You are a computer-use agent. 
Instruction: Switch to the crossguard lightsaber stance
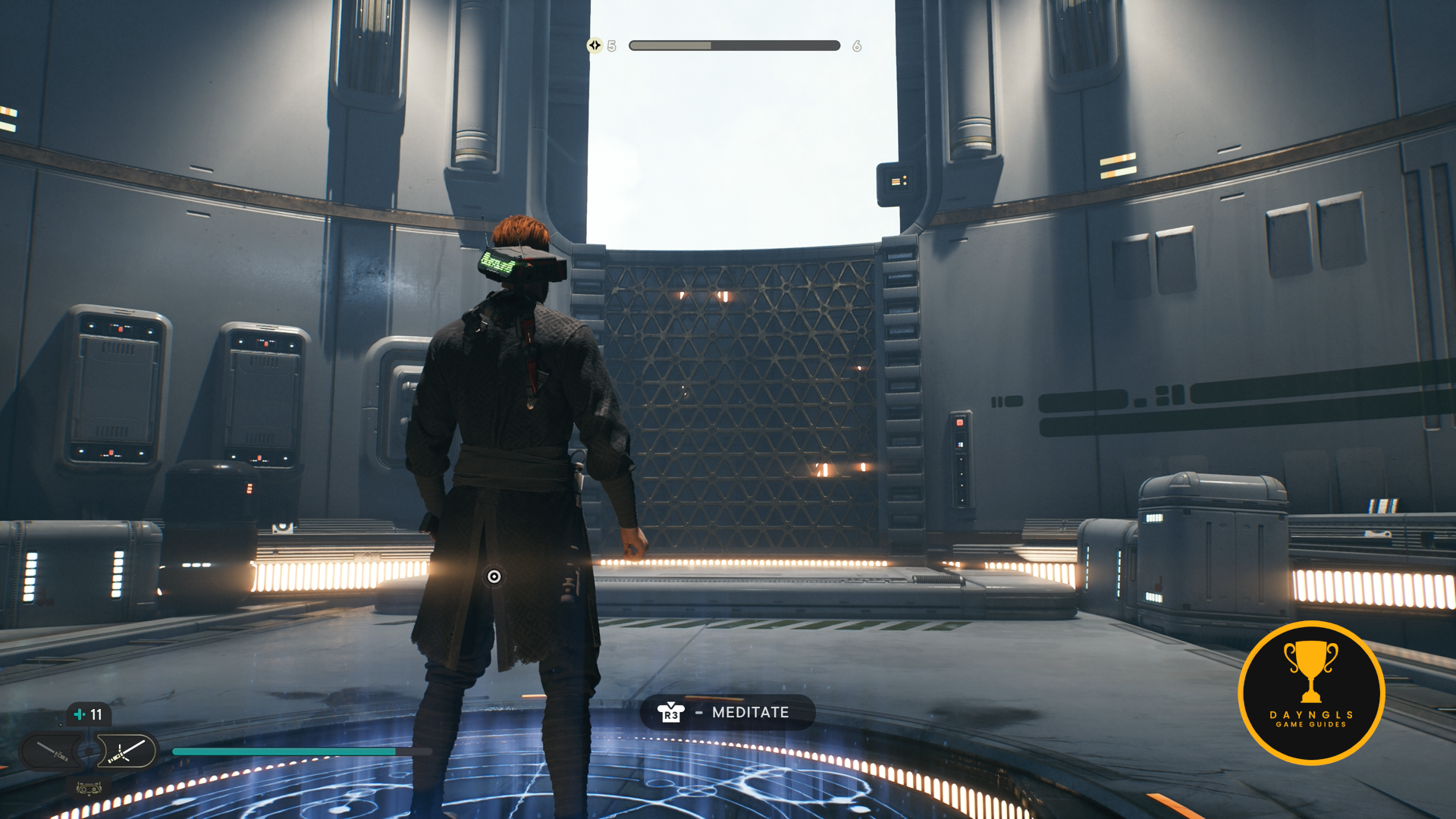(x=126, y=752)
